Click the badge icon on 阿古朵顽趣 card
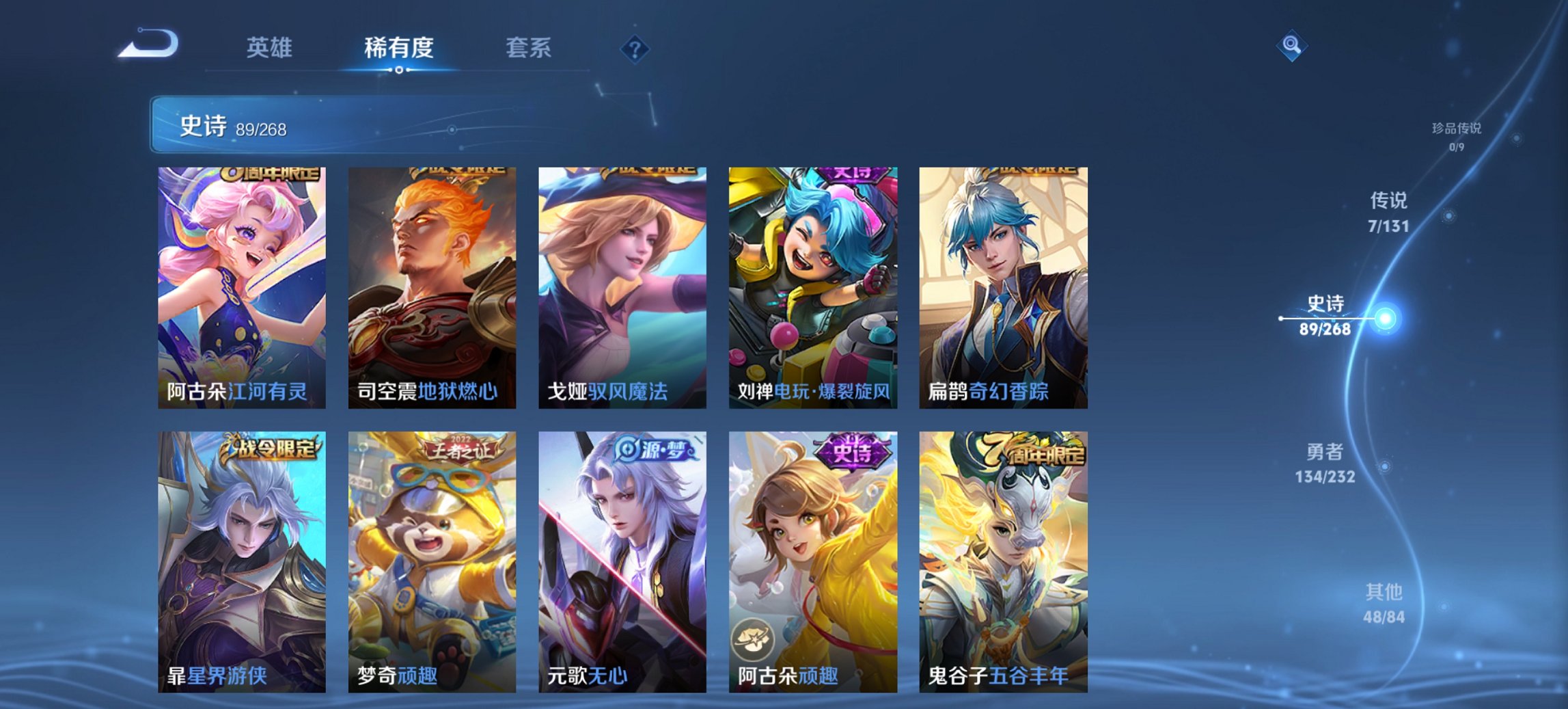 [752, 638]
